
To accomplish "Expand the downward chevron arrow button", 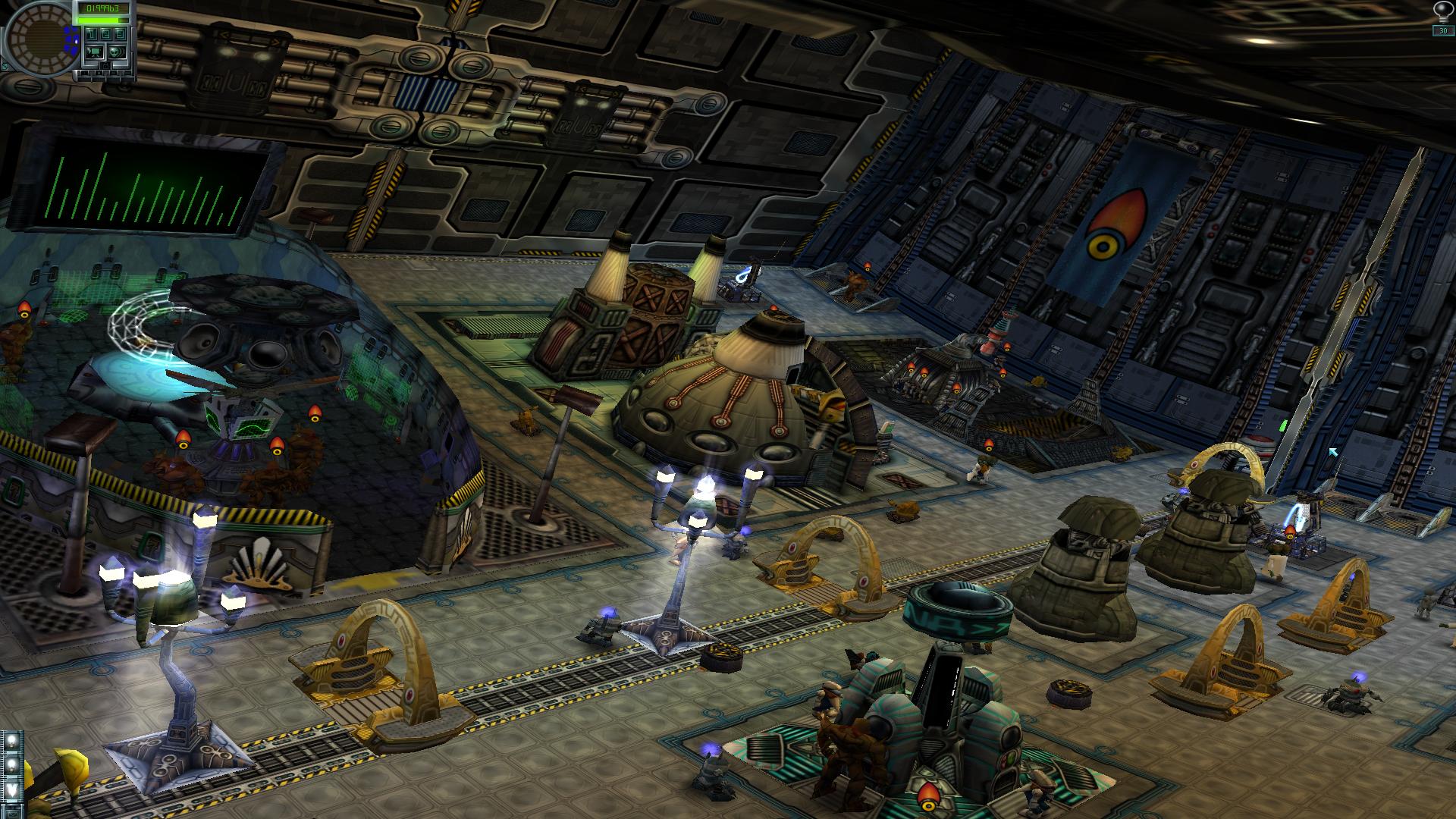I will [x=12, y=789].
